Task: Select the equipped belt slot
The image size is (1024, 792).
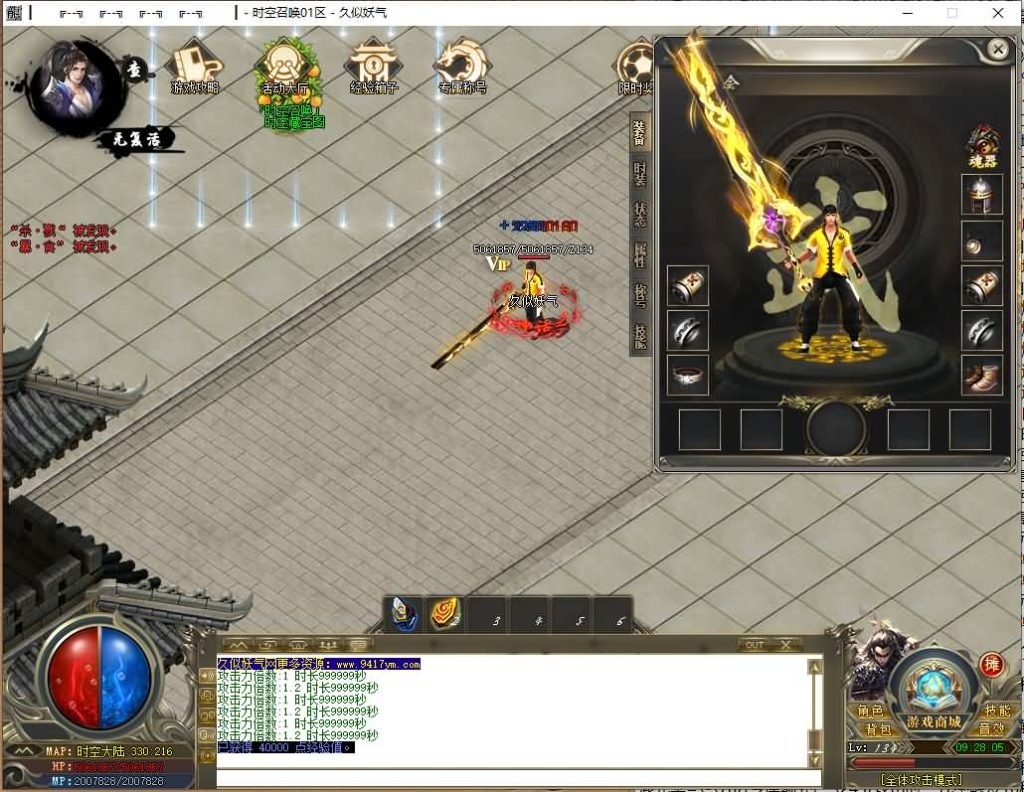Action: [x=688, y=376]
